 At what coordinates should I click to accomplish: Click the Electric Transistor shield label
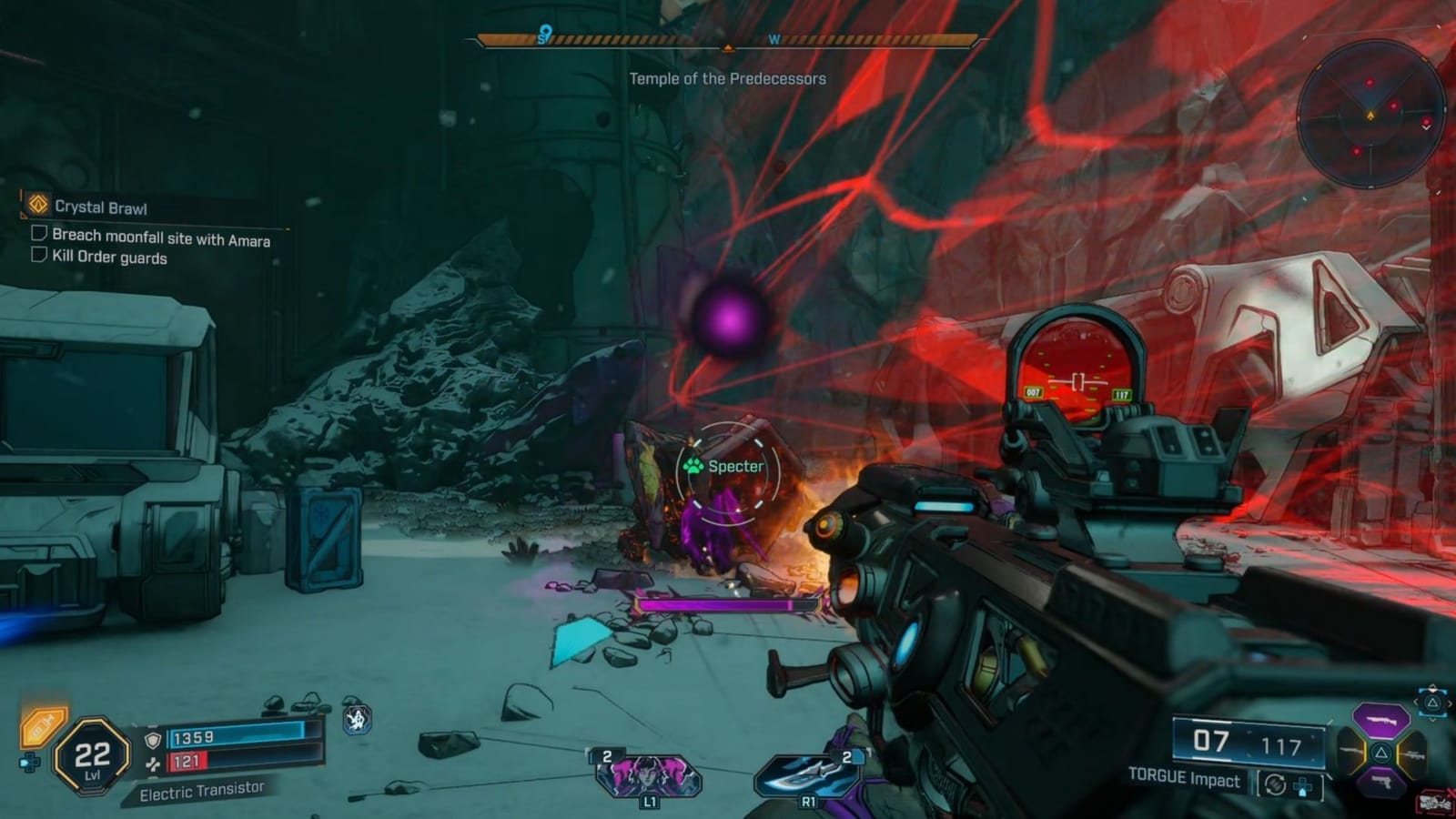pyautogui.click(x=202, y=793)
